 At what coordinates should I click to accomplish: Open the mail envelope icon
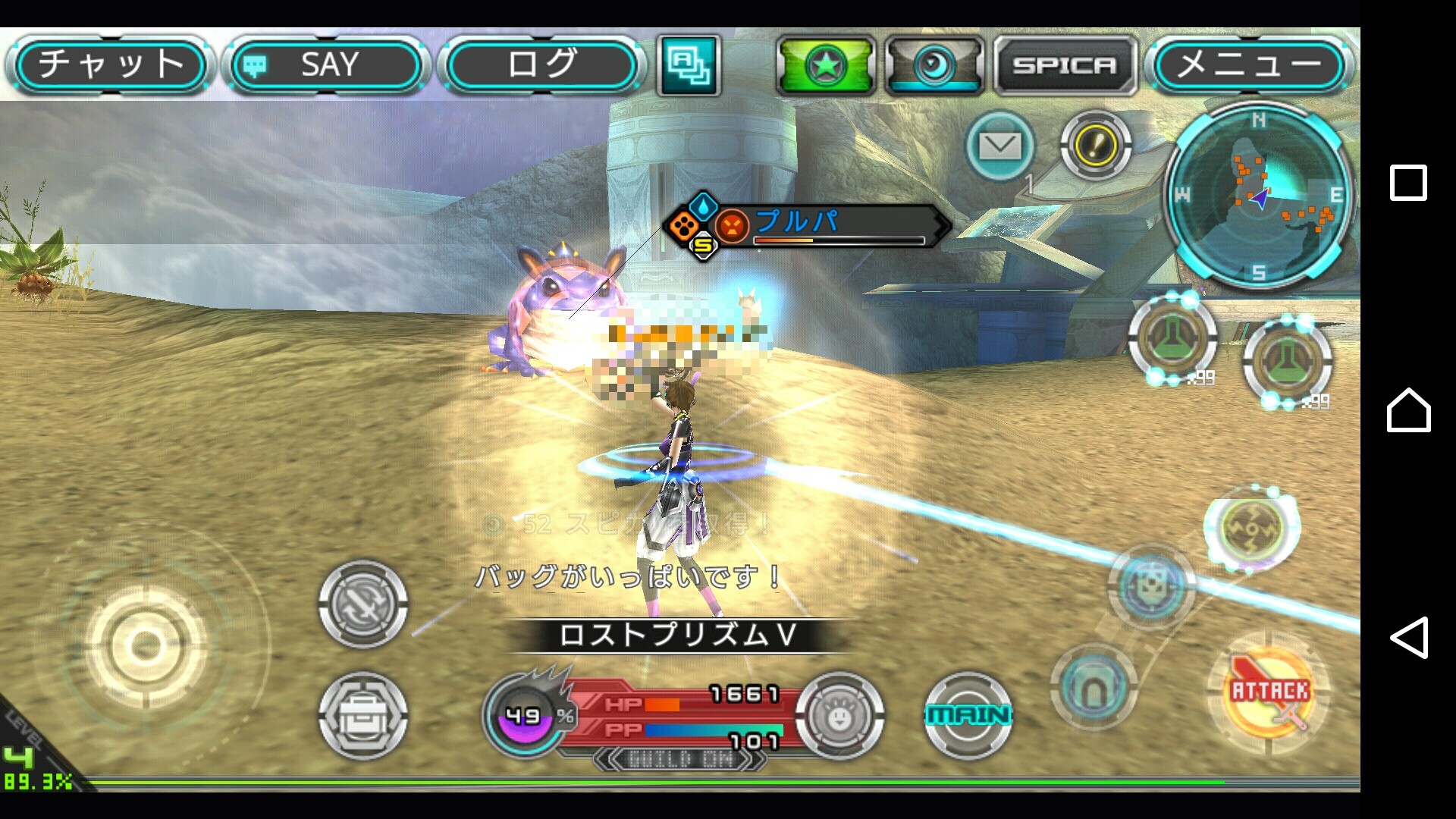tap(1000, 146)
